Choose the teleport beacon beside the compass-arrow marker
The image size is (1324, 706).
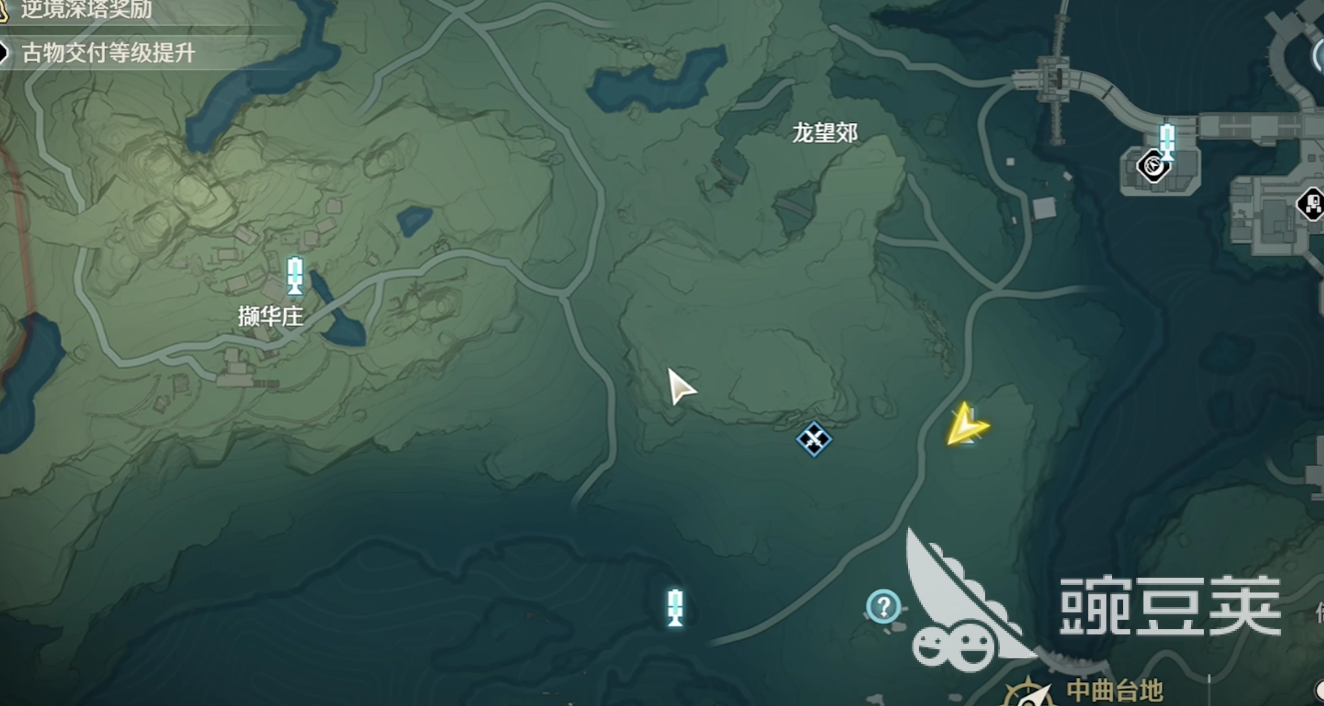tap(1166, 139)
